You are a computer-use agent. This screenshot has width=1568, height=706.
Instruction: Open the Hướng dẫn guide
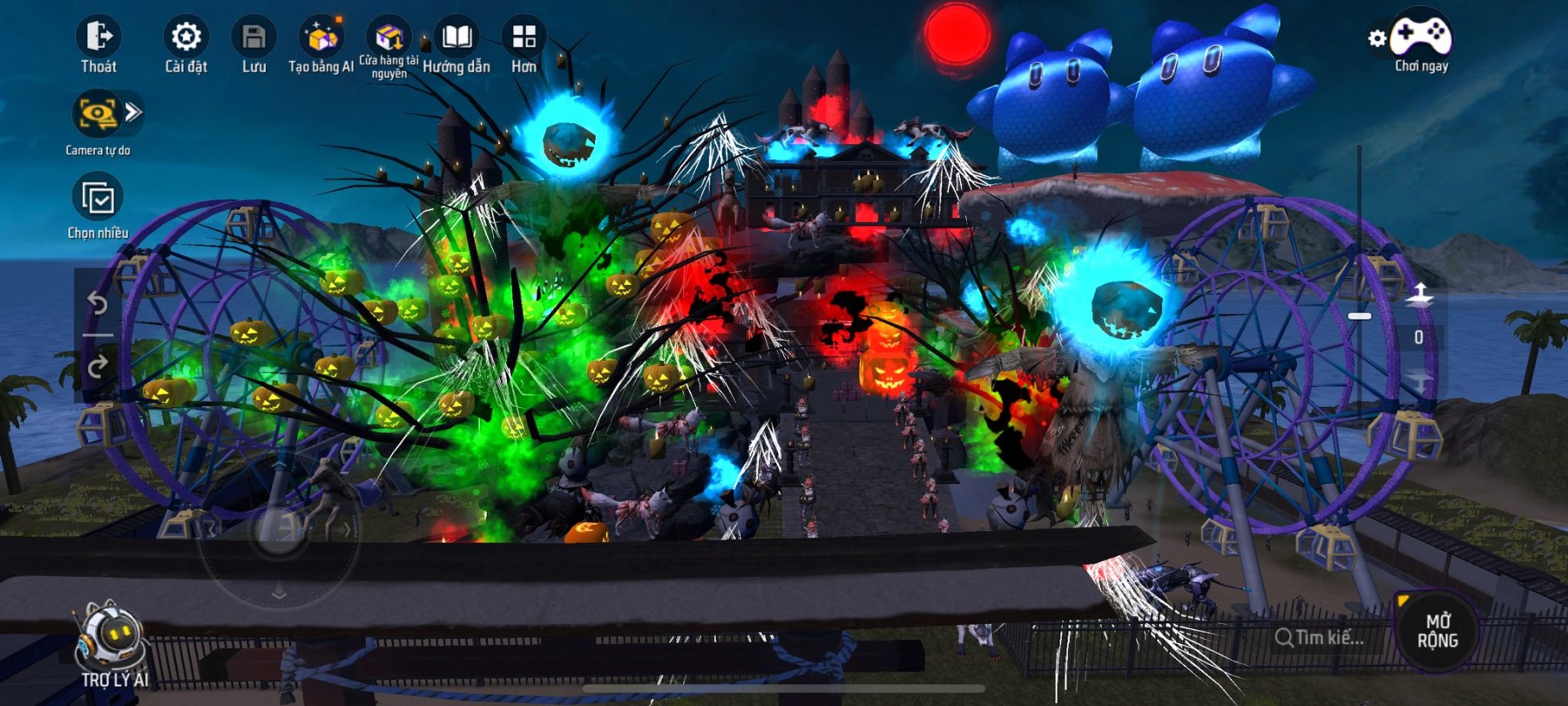pos(456,37)
